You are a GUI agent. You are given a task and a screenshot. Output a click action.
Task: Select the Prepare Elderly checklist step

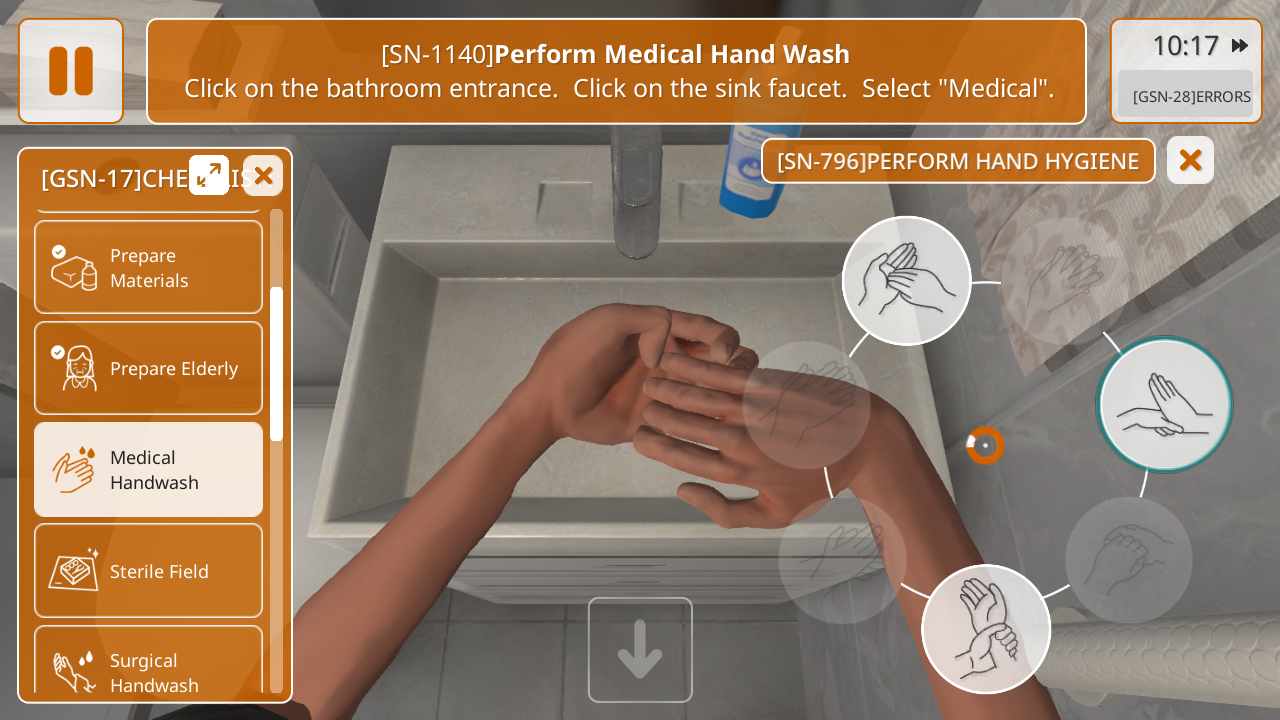pos(148,368)
